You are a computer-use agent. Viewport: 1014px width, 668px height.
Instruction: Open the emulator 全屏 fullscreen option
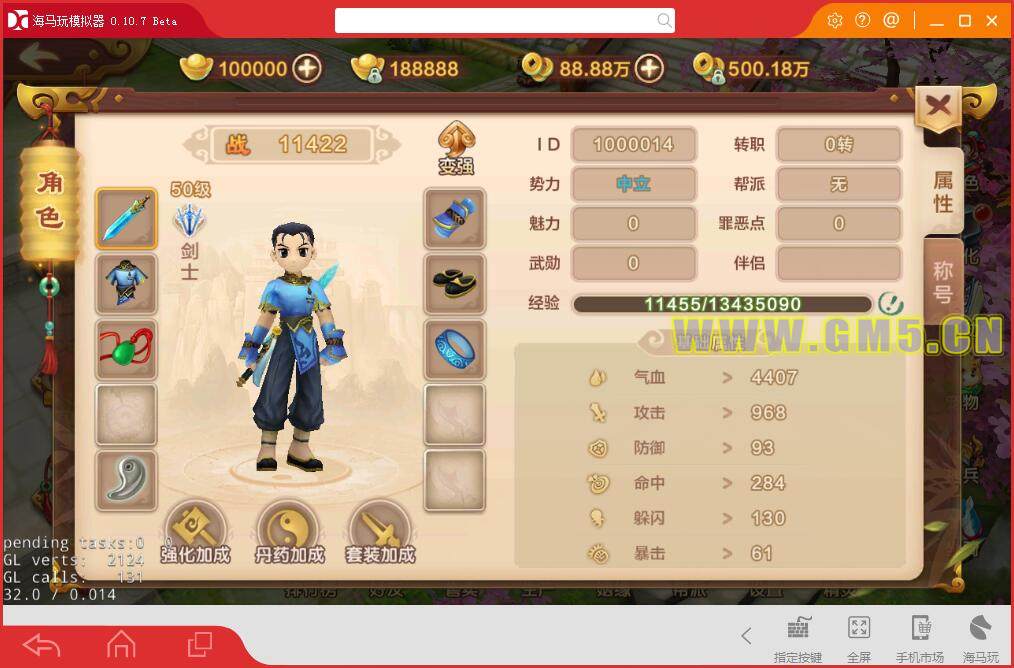(x=858, y=636)
